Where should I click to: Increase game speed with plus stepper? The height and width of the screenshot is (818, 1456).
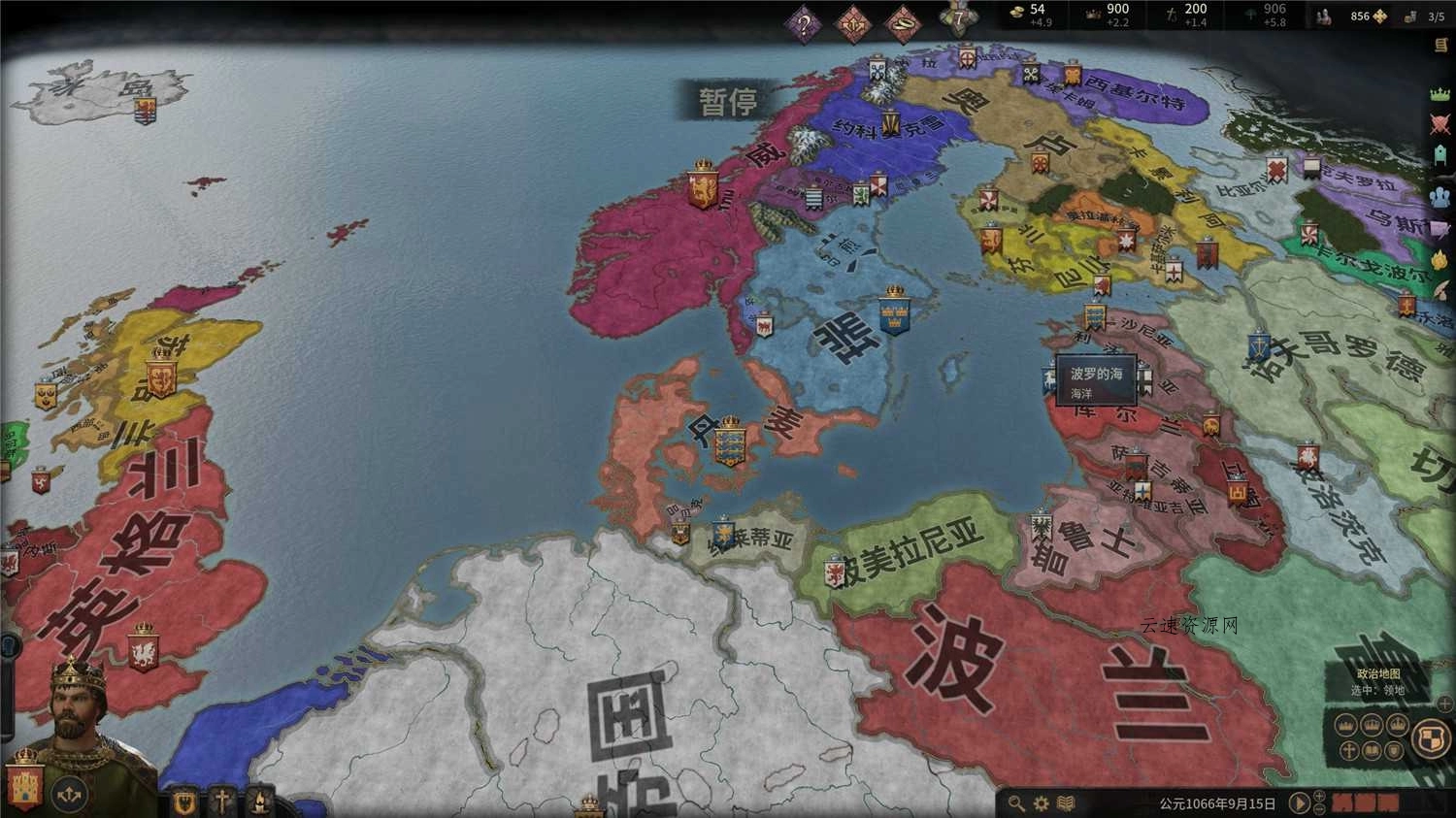(1317, 797)
